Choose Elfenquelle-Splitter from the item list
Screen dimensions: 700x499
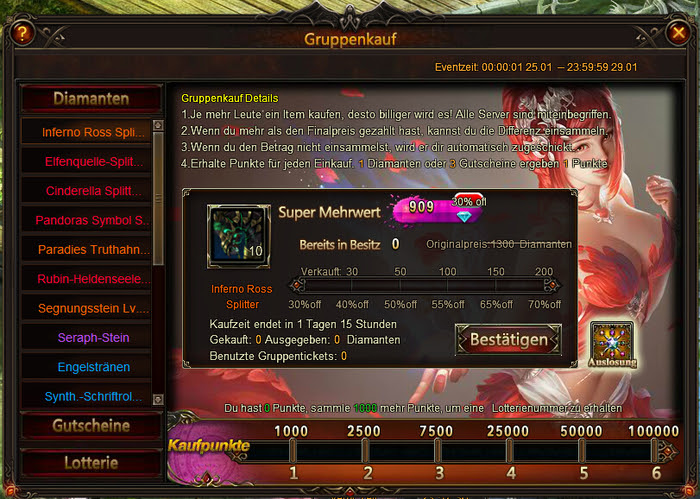86,161
